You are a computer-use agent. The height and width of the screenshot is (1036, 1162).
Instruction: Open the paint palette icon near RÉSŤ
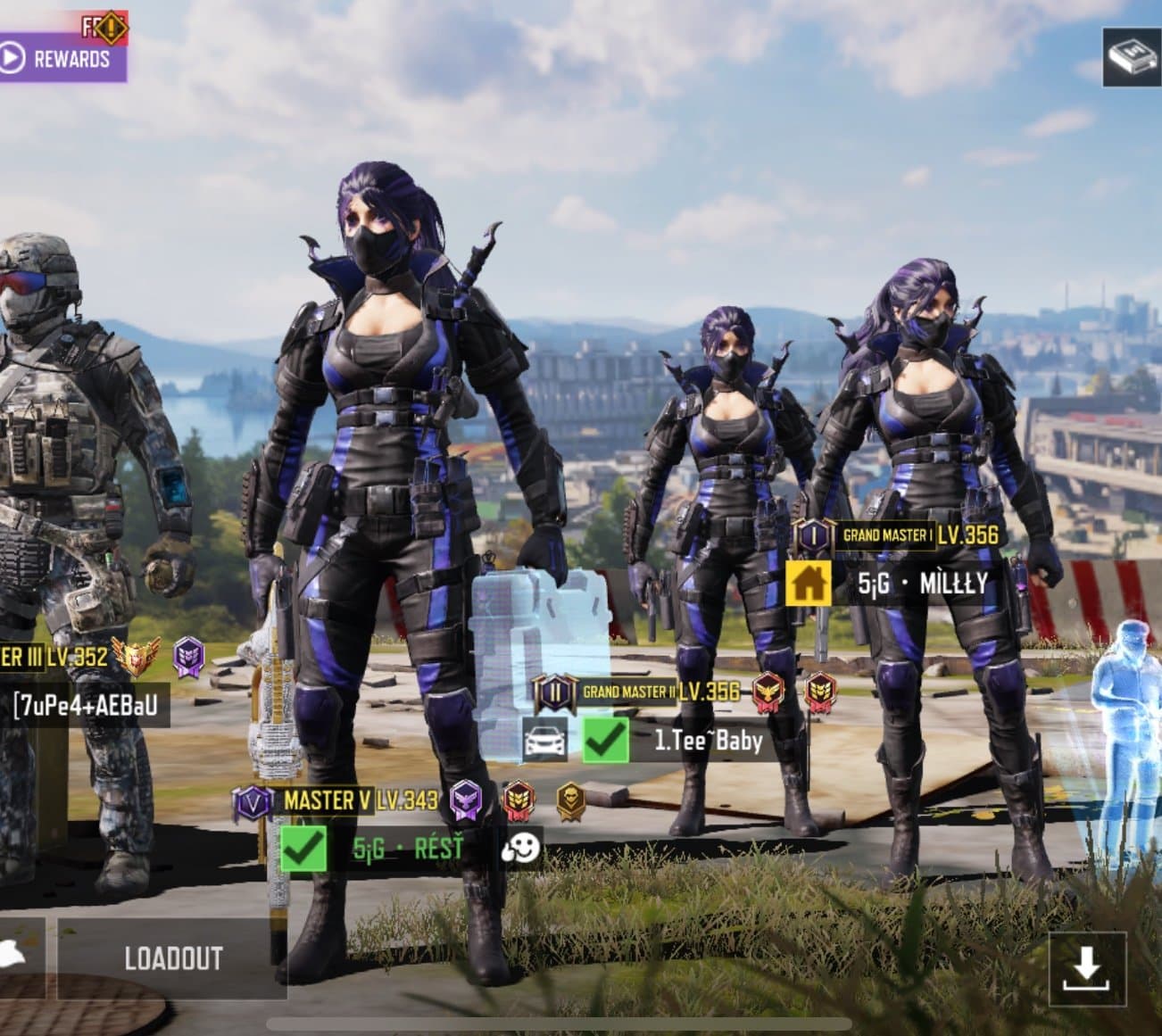[x=520, y=848]
